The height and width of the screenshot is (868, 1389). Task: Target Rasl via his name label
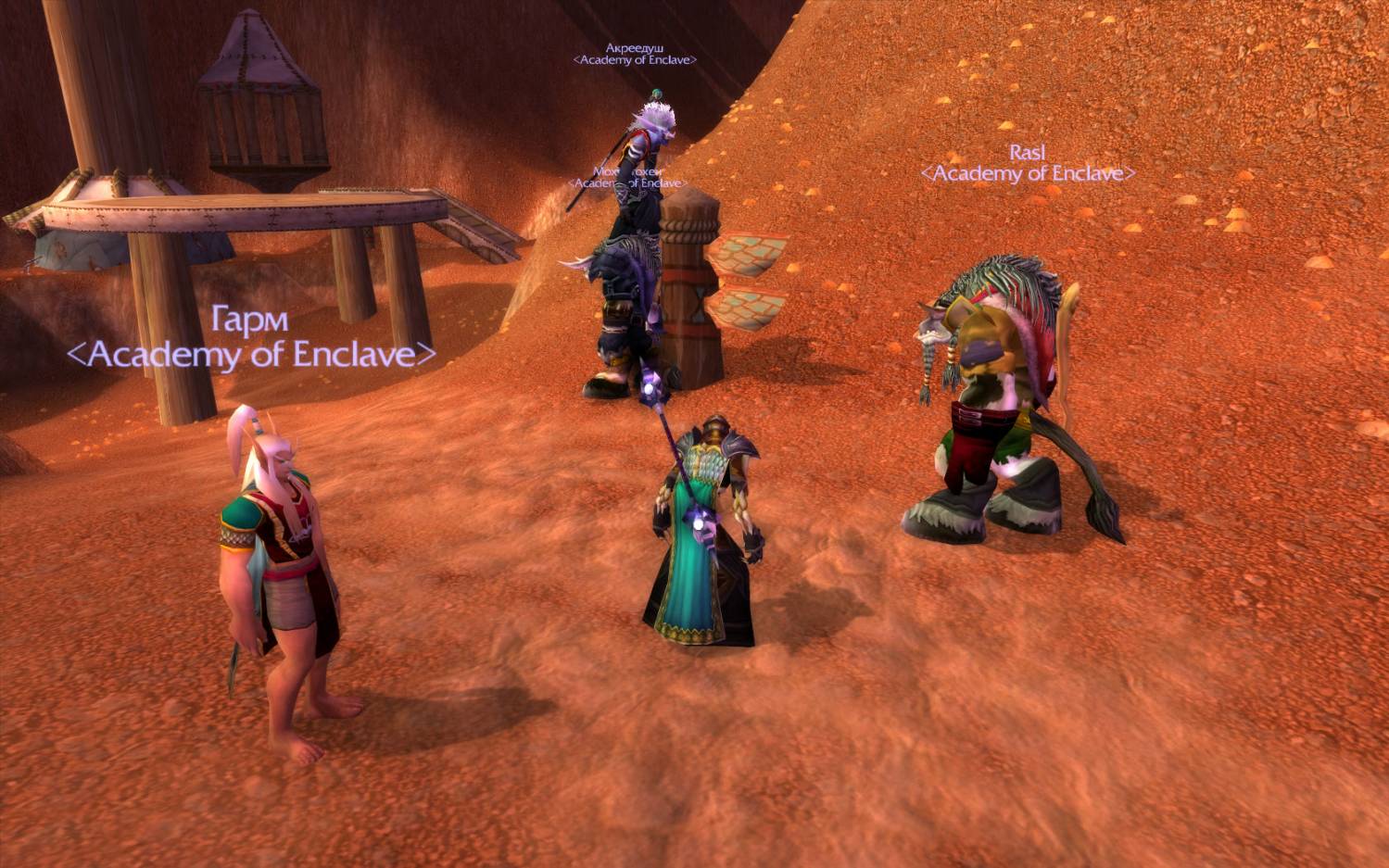tap(1028, 153)
